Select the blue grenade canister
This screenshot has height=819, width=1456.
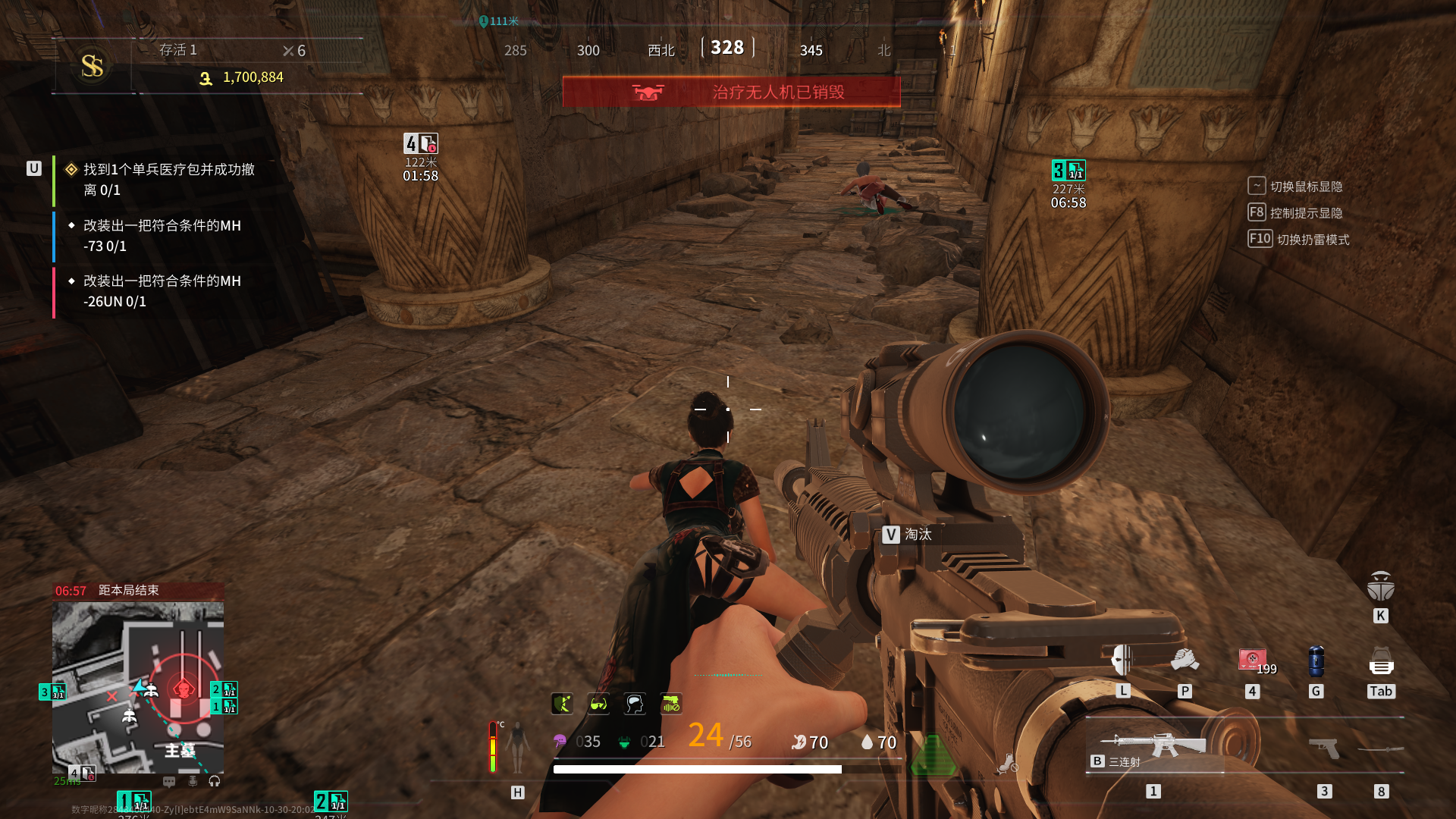point(1316,661)
